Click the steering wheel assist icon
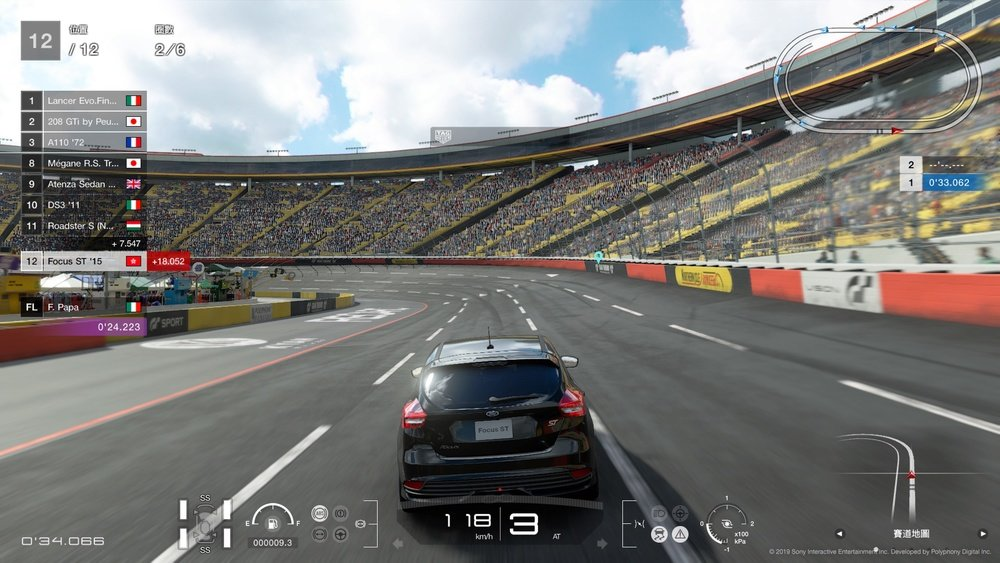 point(340,534)
